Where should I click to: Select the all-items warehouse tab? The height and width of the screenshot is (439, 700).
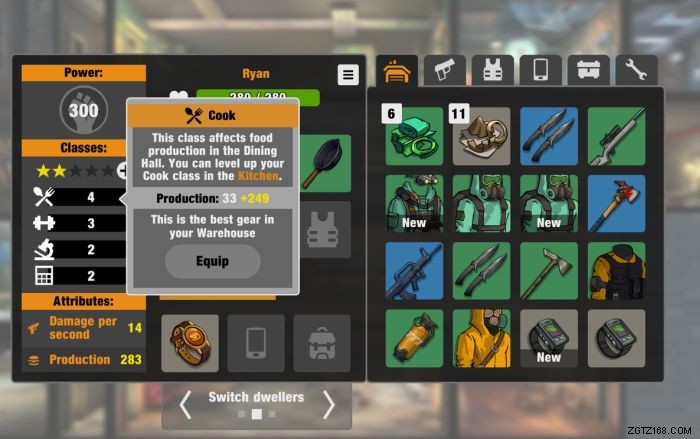(397, 70)
